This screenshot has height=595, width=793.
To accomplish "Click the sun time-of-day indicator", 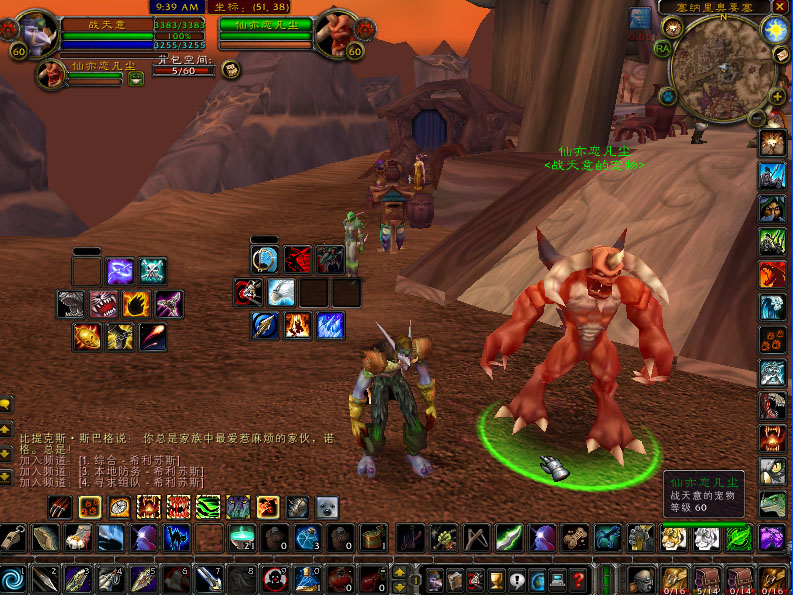I will 774,29.
